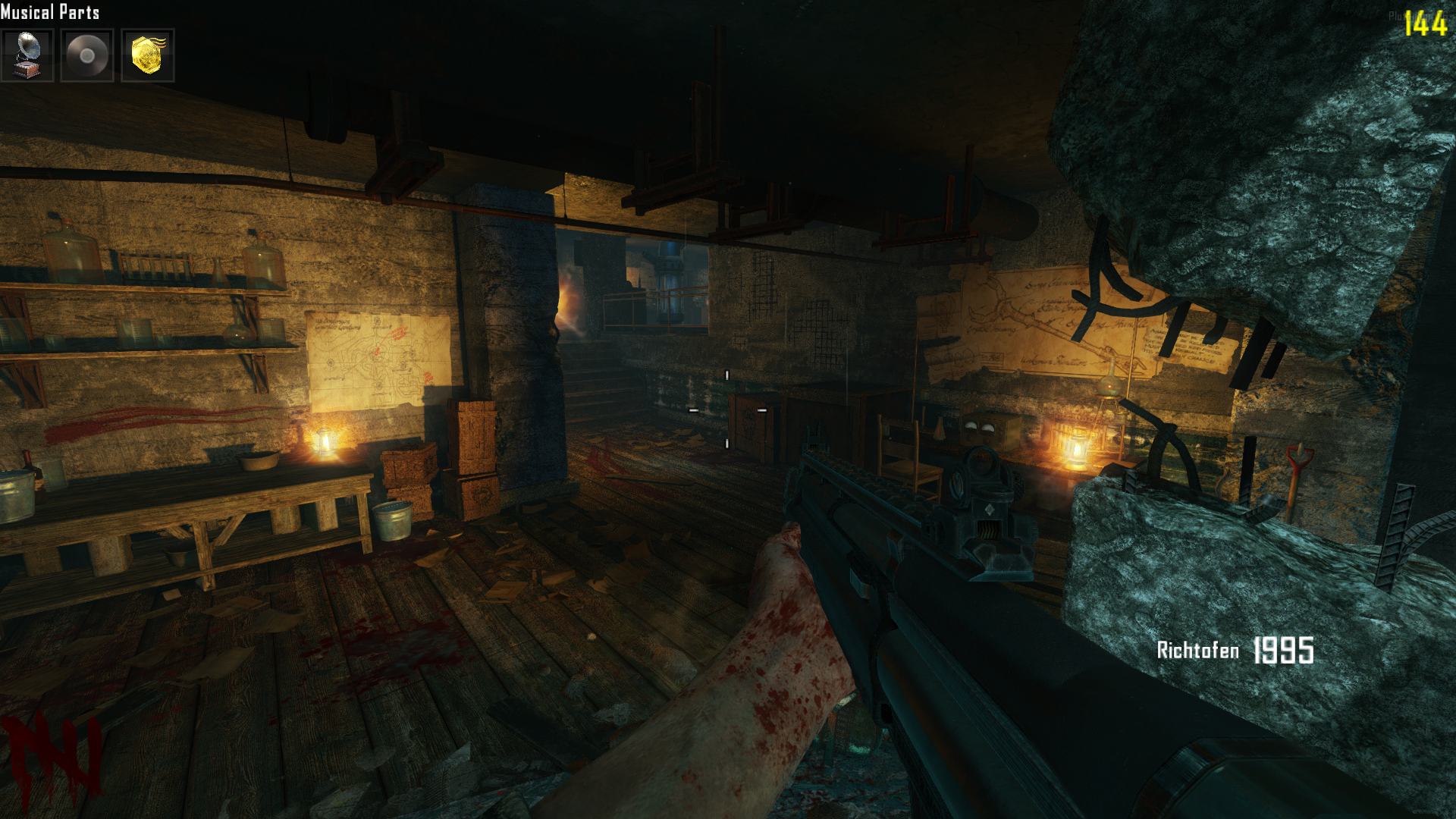This screenshot has height=819, width=1456.
Task: Select the gramophone musical part icon
Action: pyautogui.click(x=27, y=55)
